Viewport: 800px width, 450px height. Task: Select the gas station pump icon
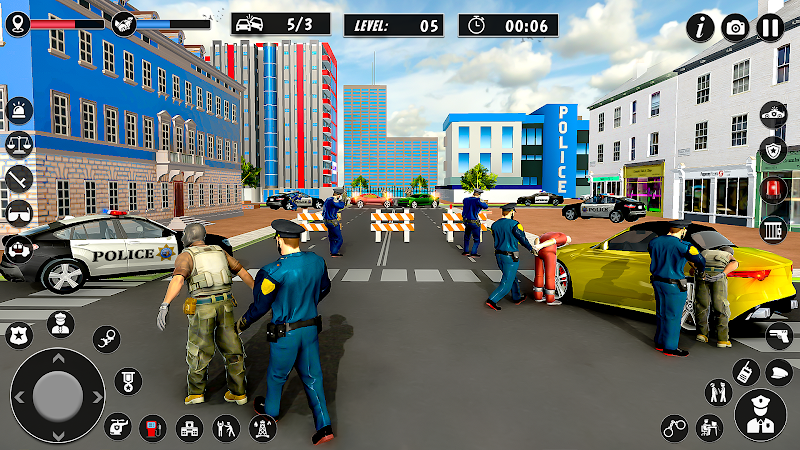pos(152,428)
